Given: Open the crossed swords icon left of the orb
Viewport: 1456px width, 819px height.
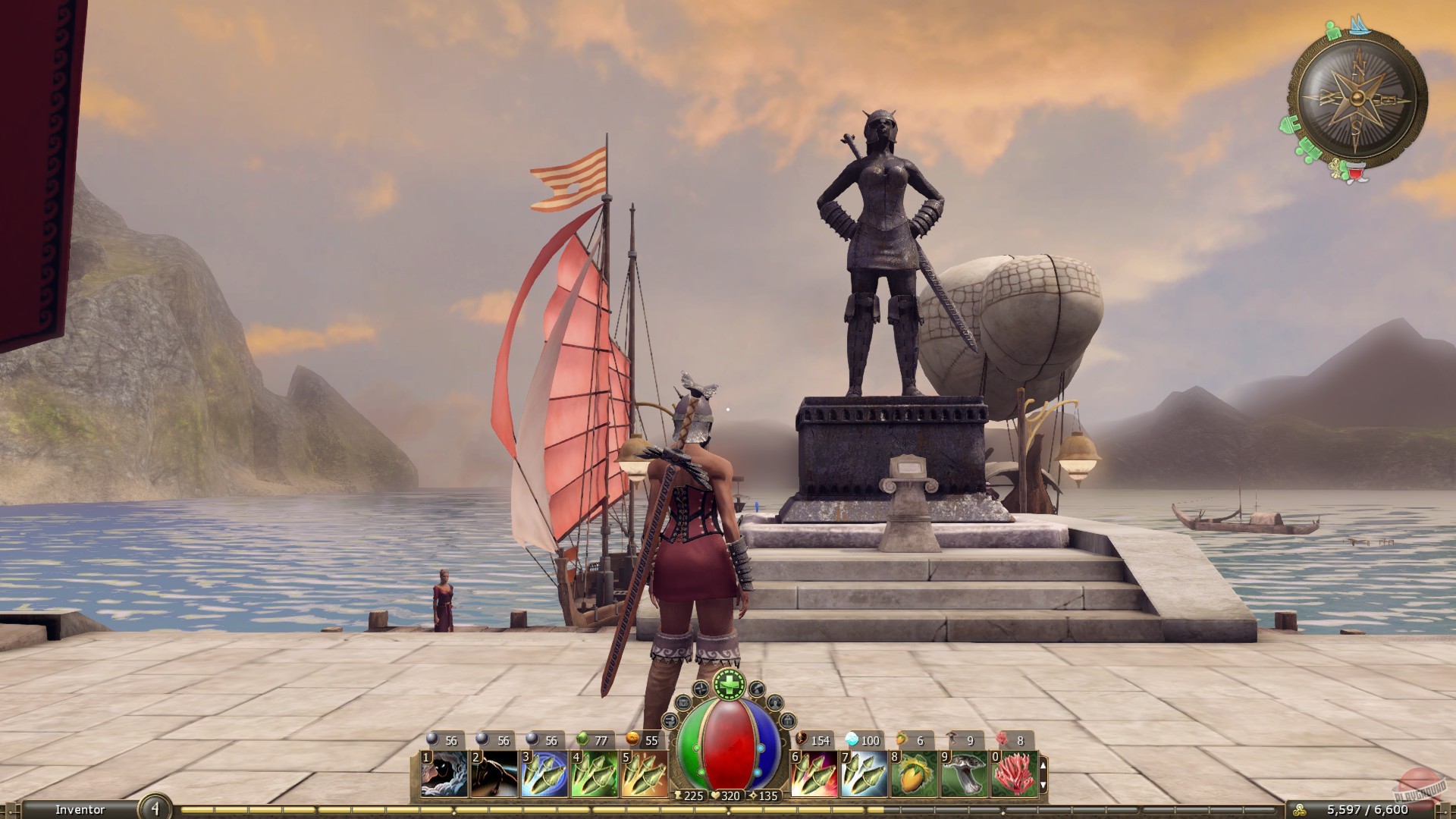Looking at the screenshot, I should pyautogui.click(x=700, y=689).
